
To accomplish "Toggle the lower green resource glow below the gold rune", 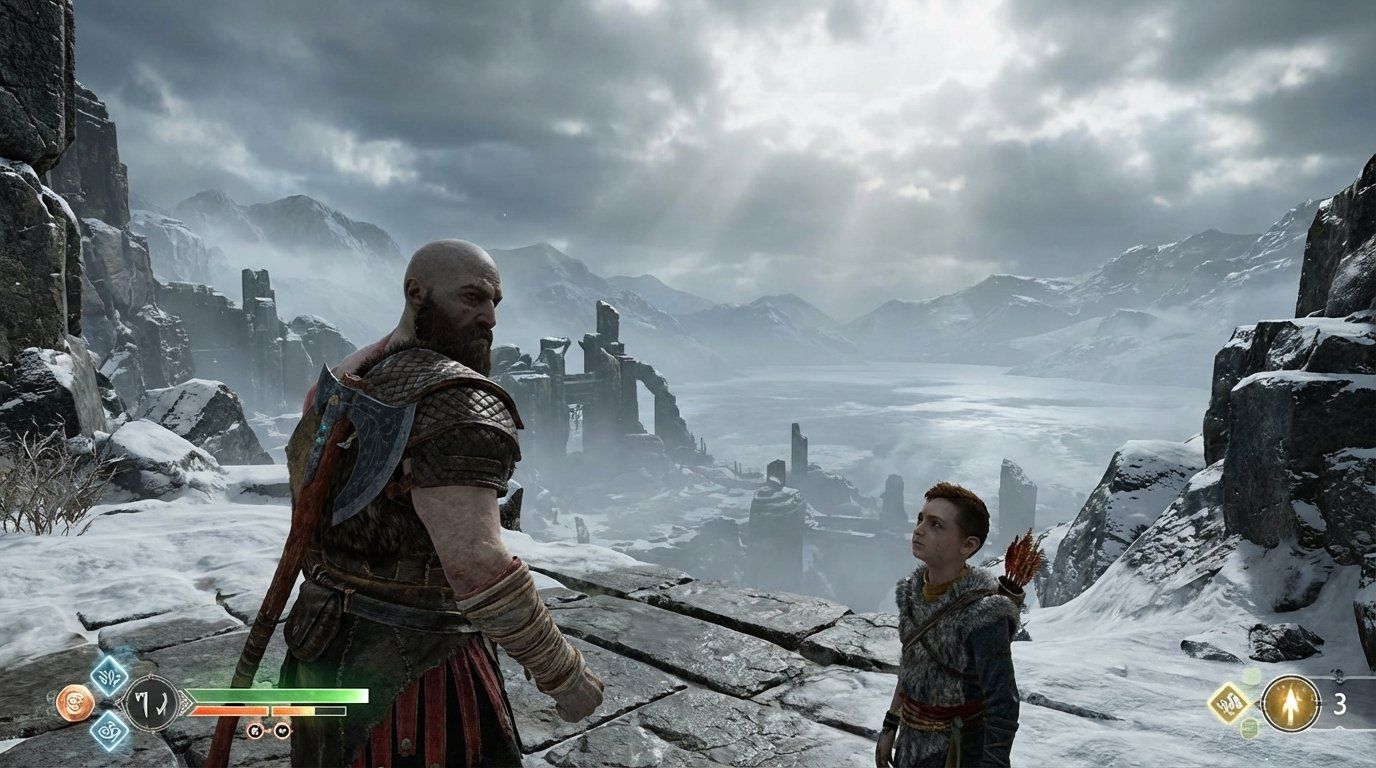I will 1248,727.
